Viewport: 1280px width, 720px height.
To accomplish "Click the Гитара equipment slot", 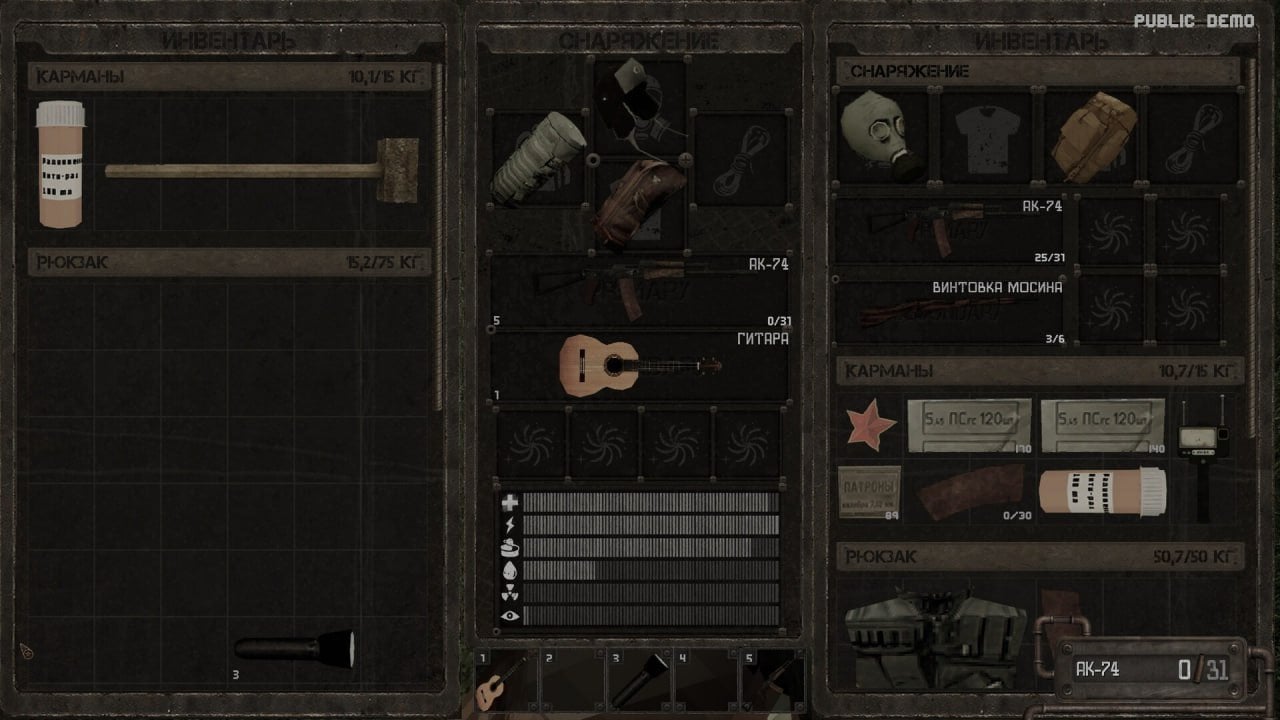I will (x=640, y=365).
